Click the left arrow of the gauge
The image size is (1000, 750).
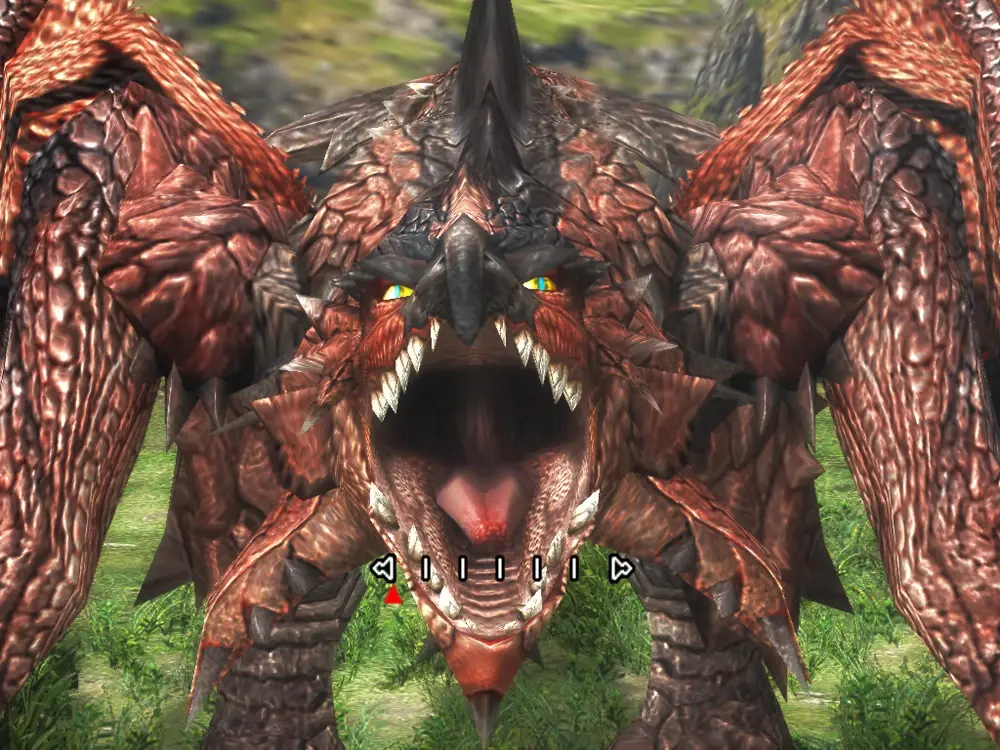click(382, 569)
